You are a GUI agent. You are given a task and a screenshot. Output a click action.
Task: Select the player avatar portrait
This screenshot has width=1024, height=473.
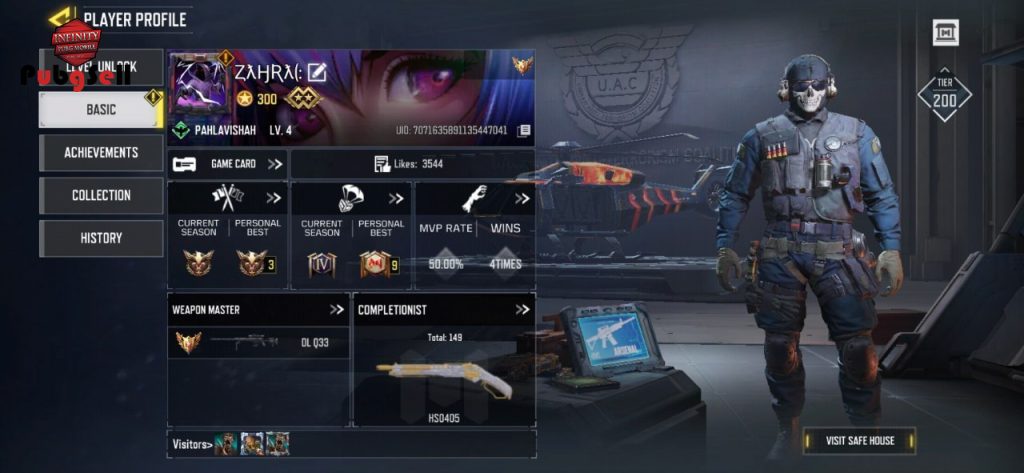tap(201, 84)
